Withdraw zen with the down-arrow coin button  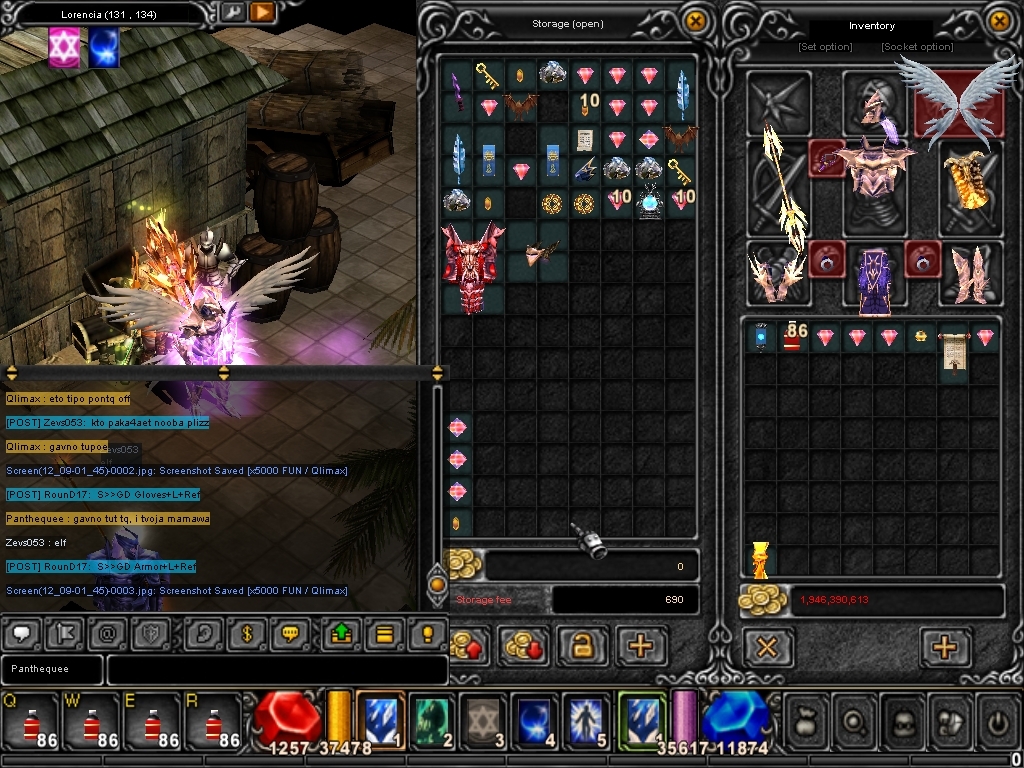[524, 647]
